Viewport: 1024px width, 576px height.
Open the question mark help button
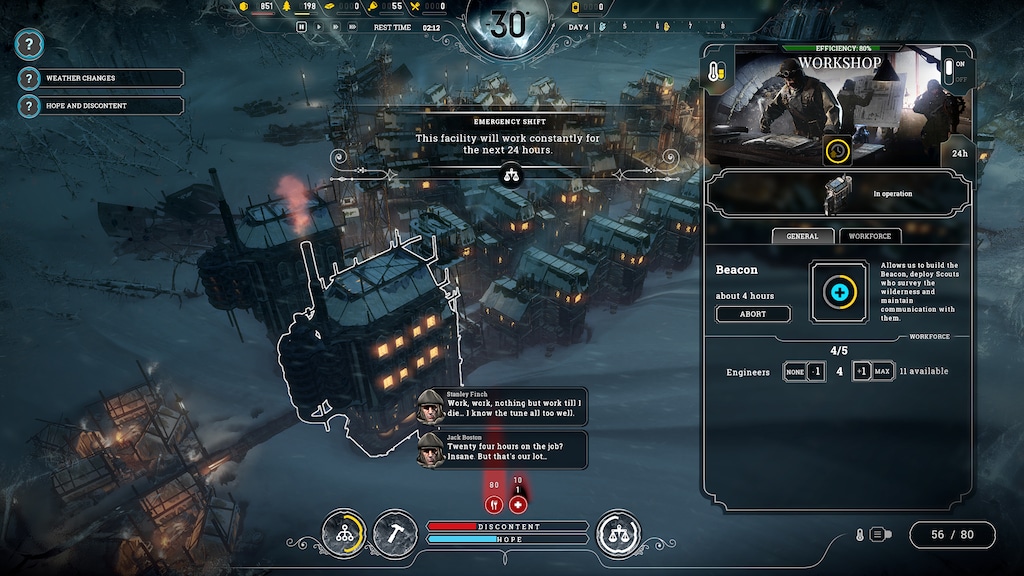click(30, 44)
